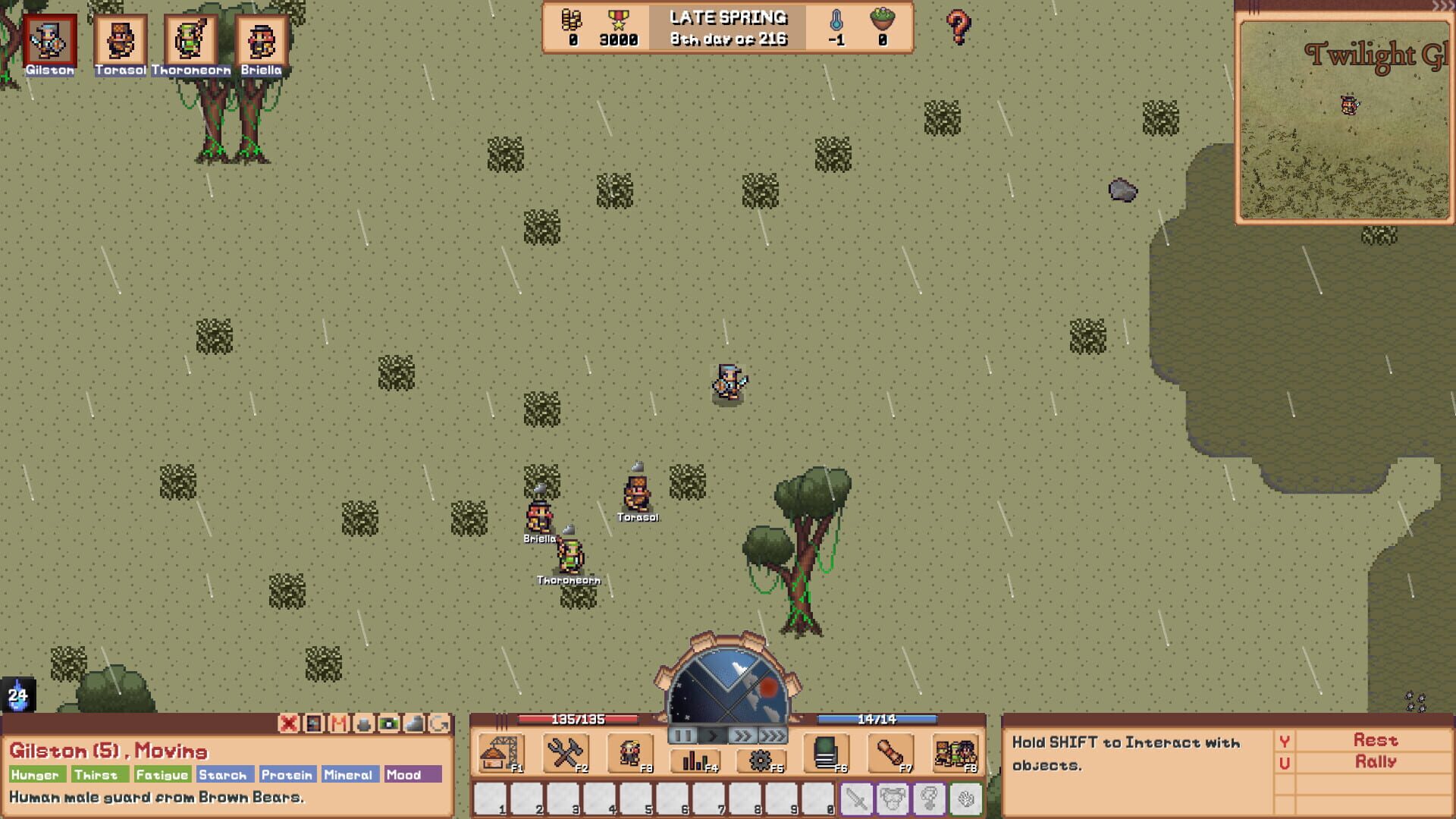Select the bandage item (F7)

(891, 755)
